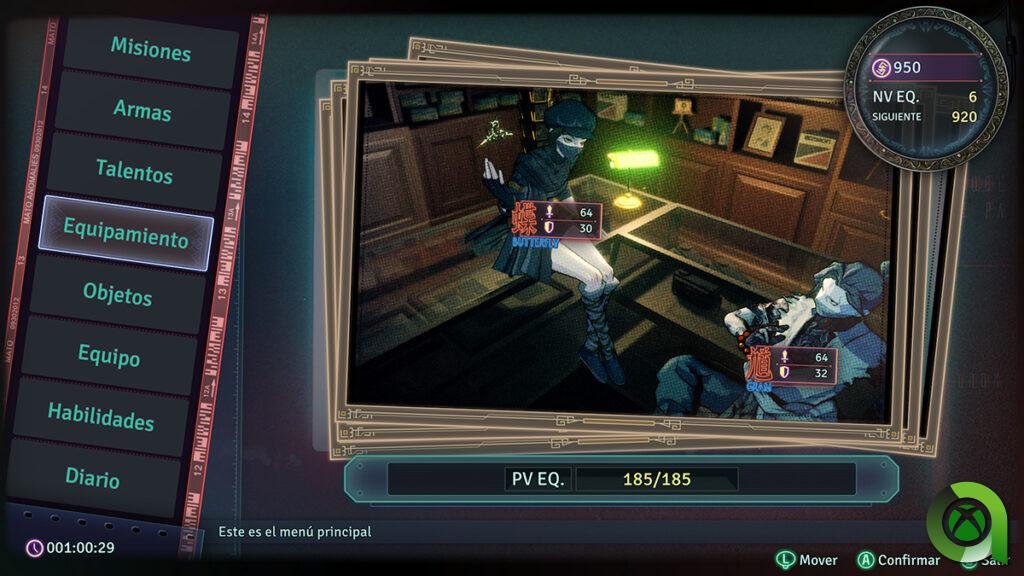Select Armas in the main menu
Image resolution: width=1024 pixels, height=576 pixels.
click(142, 111)
